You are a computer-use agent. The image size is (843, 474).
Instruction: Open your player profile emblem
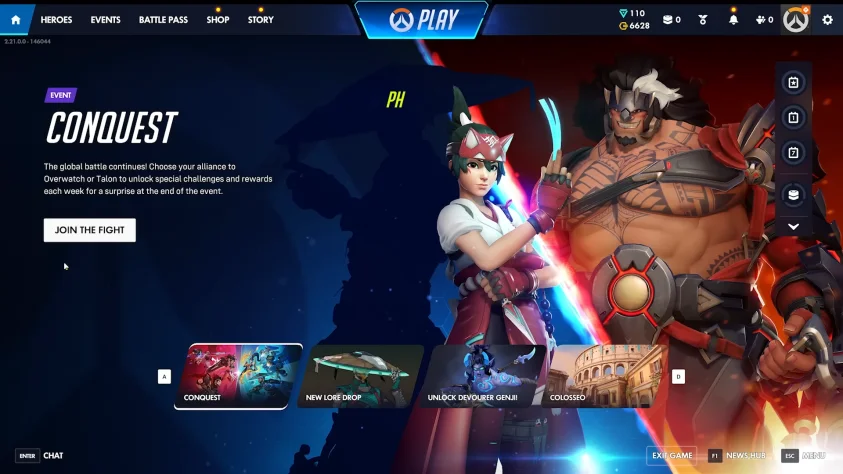click(x=795, y=20)
